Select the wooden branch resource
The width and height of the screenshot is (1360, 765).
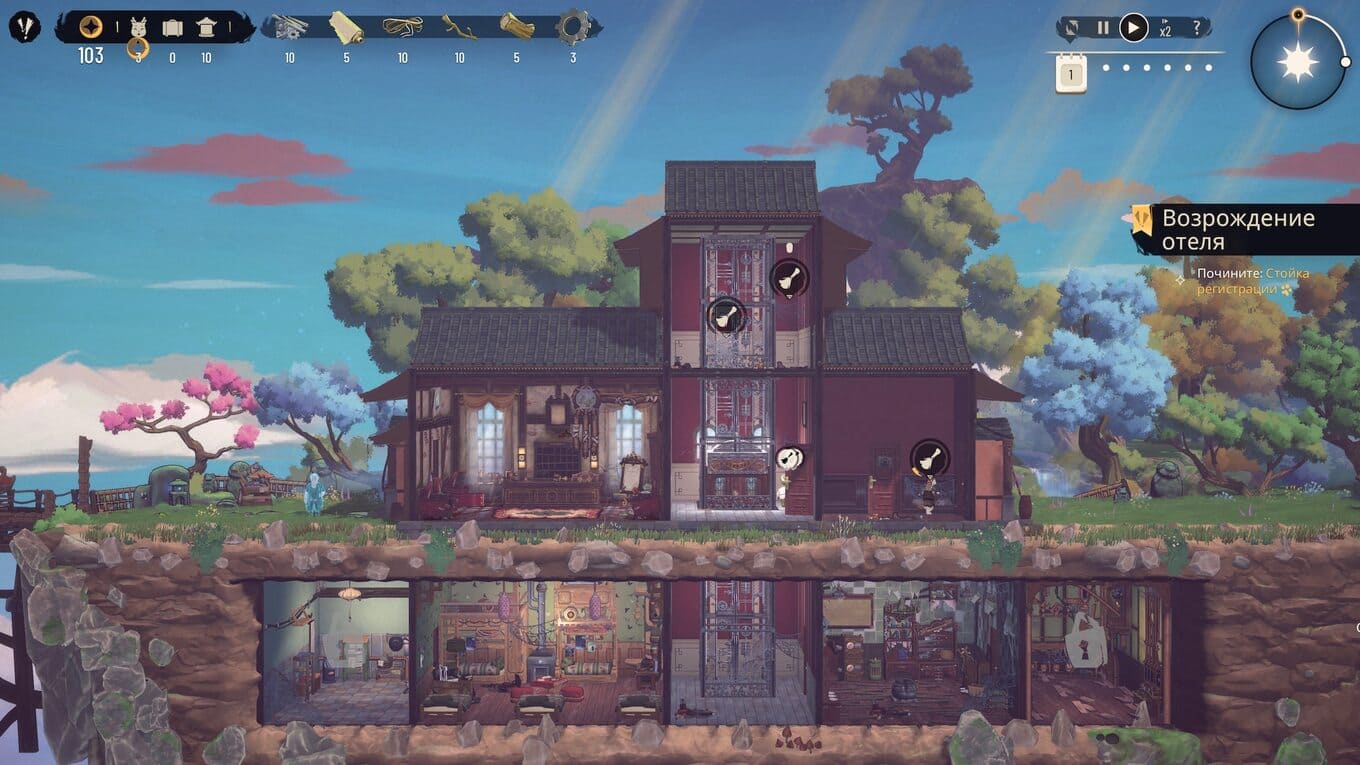[459, 27]
